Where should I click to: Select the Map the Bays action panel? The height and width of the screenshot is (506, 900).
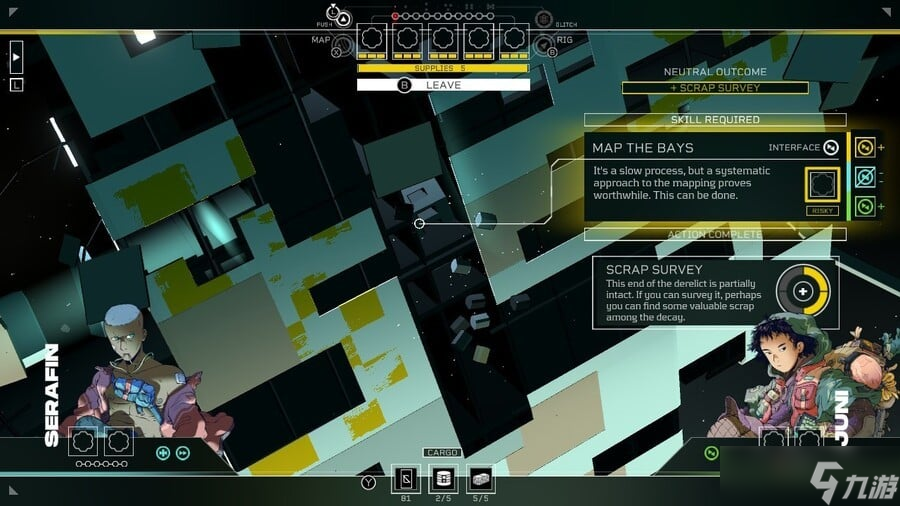click(x=713, y=177)
